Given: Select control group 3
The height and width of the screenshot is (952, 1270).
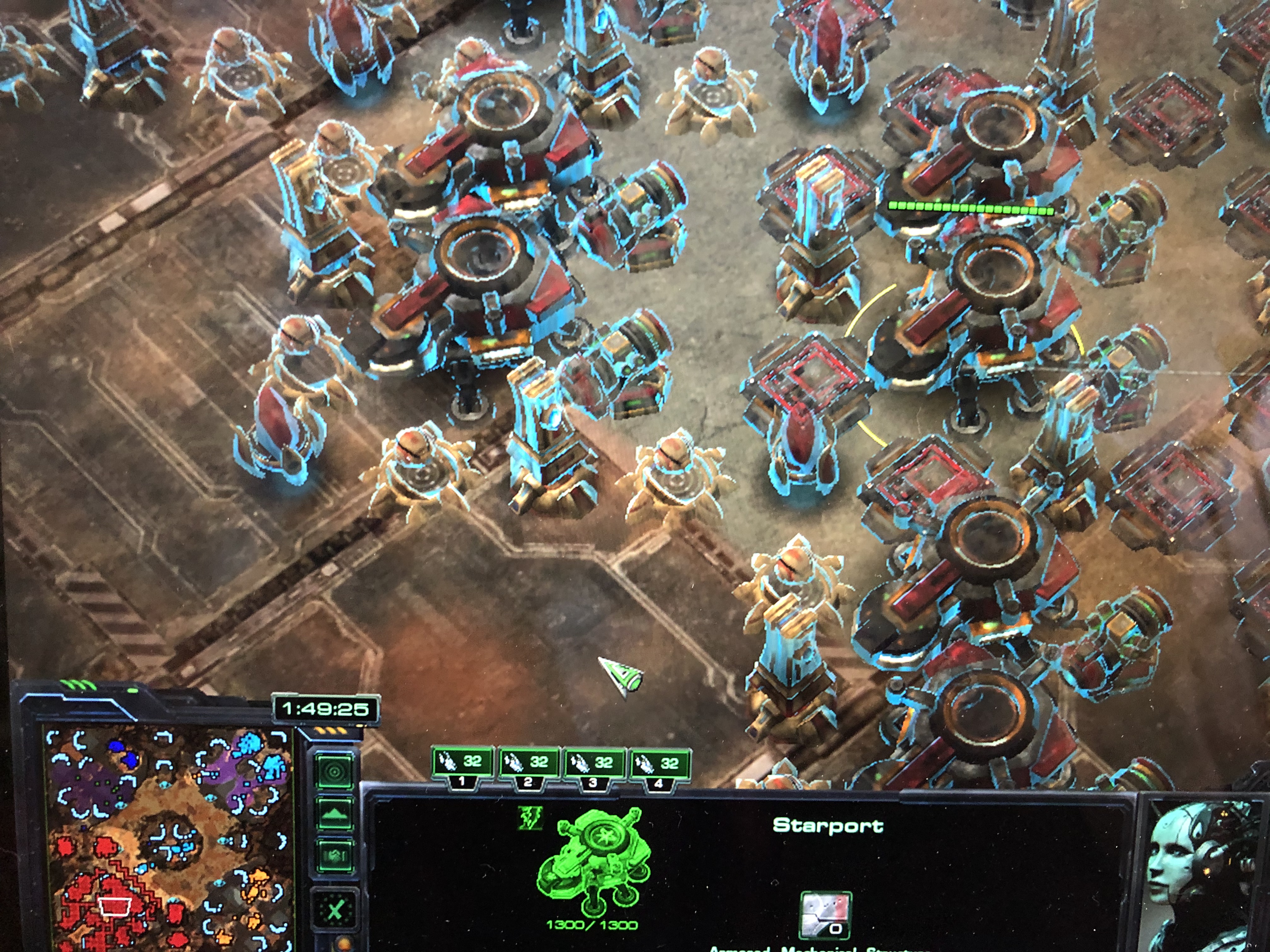Looking at the screenshot, I should click(x=594, y=766).
